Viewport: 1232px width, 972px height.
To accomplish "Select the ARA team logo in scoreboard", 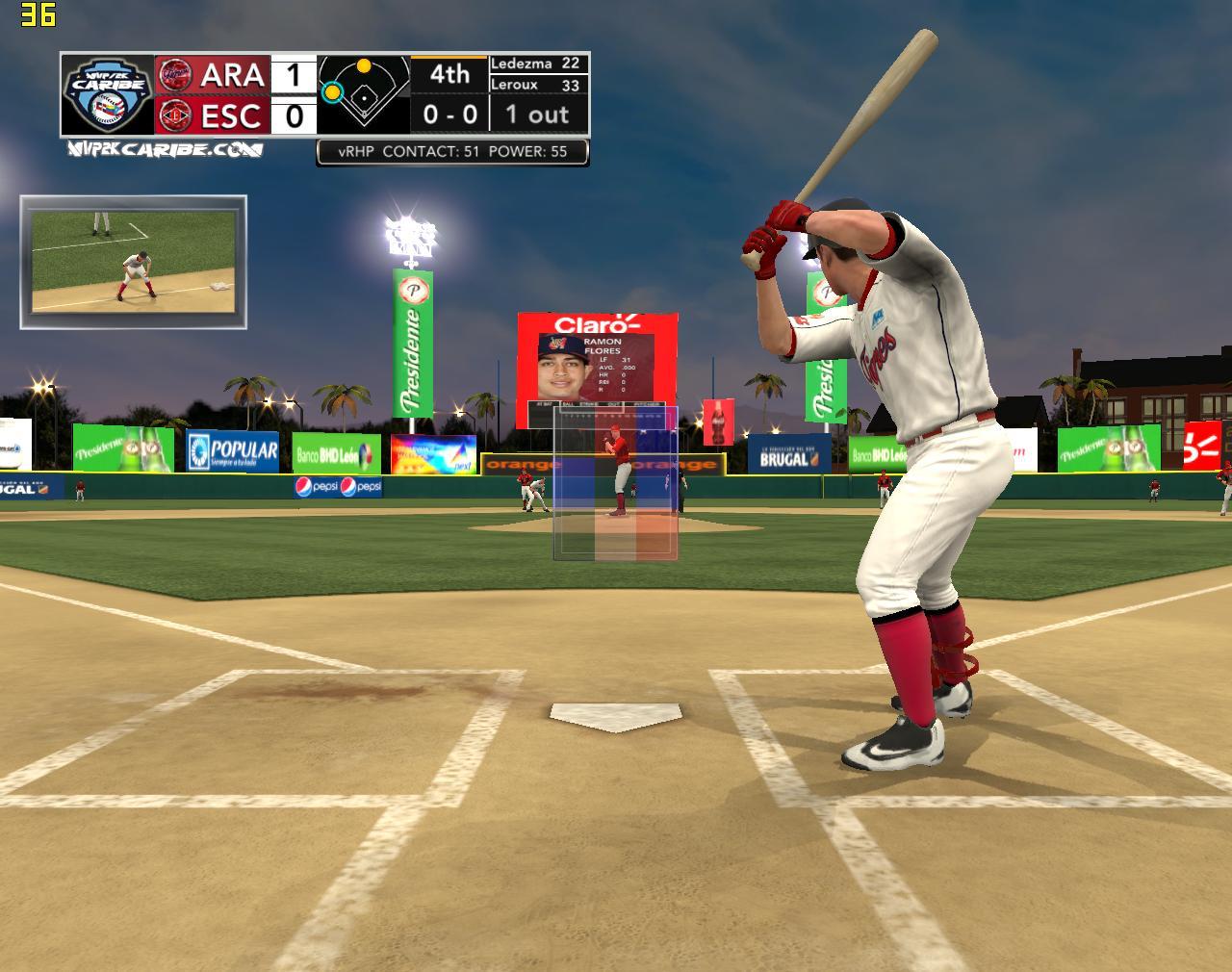I will click(175, 73).
